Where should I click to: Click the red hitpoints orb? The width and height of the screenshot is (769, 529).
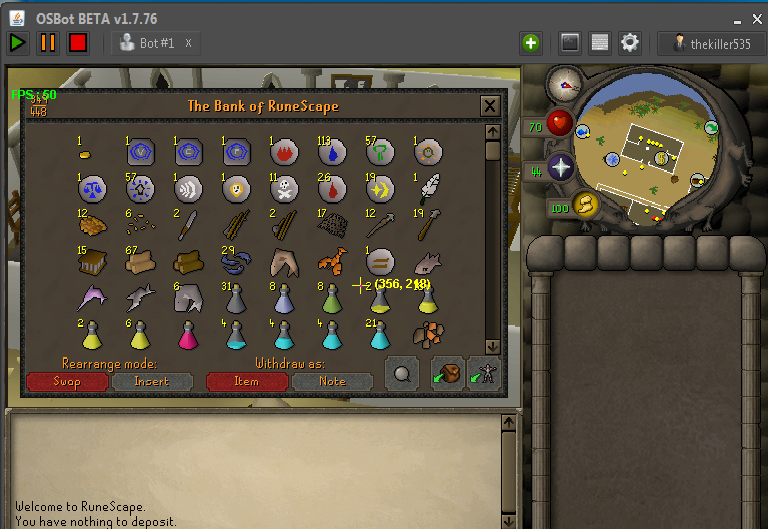(559, 126)
